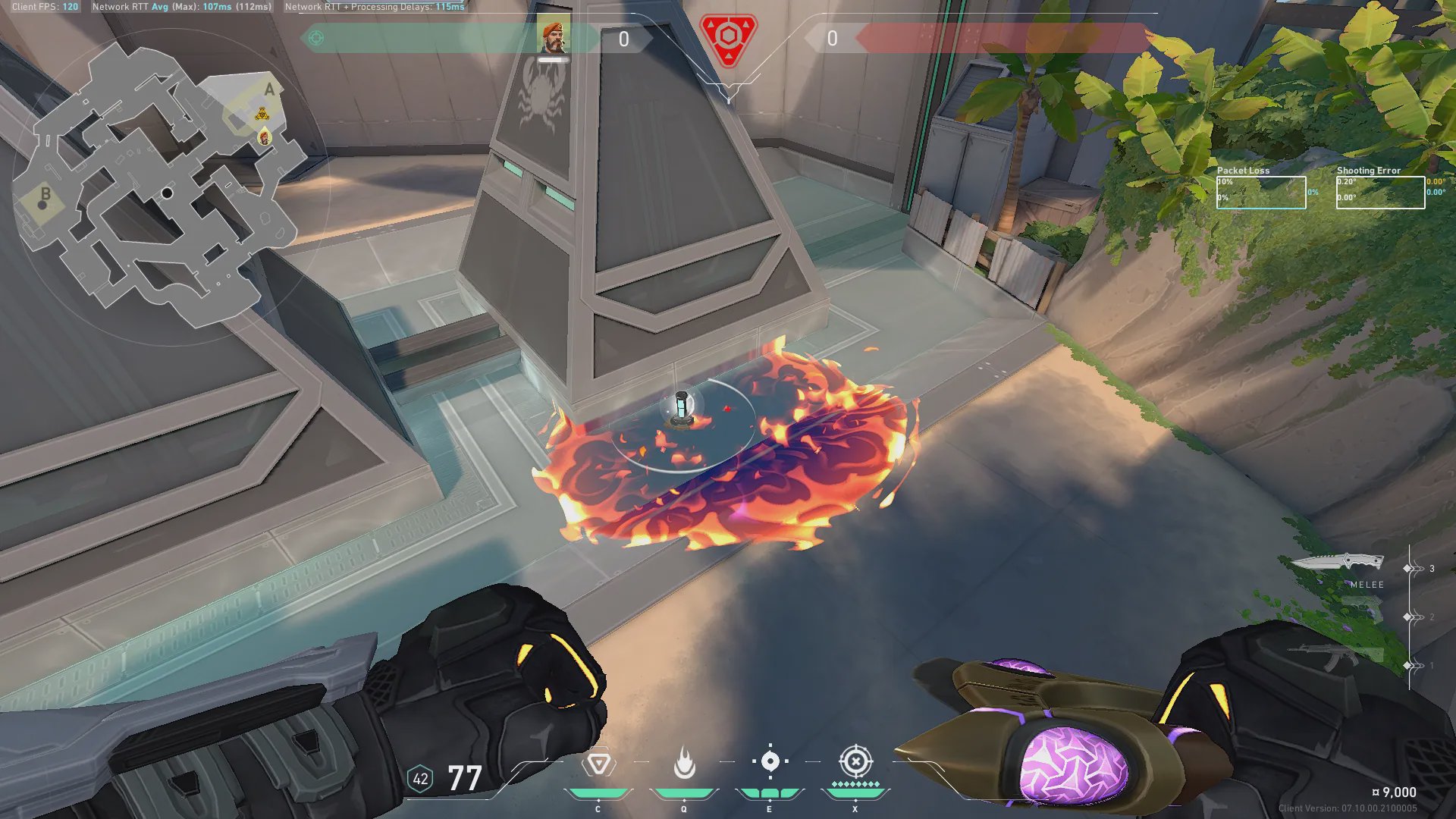Select the melee knife weapon slot
Image resolution: width=1456 pixels, height=819 pixels.
pyautogui.click(x=1338, y=563)
